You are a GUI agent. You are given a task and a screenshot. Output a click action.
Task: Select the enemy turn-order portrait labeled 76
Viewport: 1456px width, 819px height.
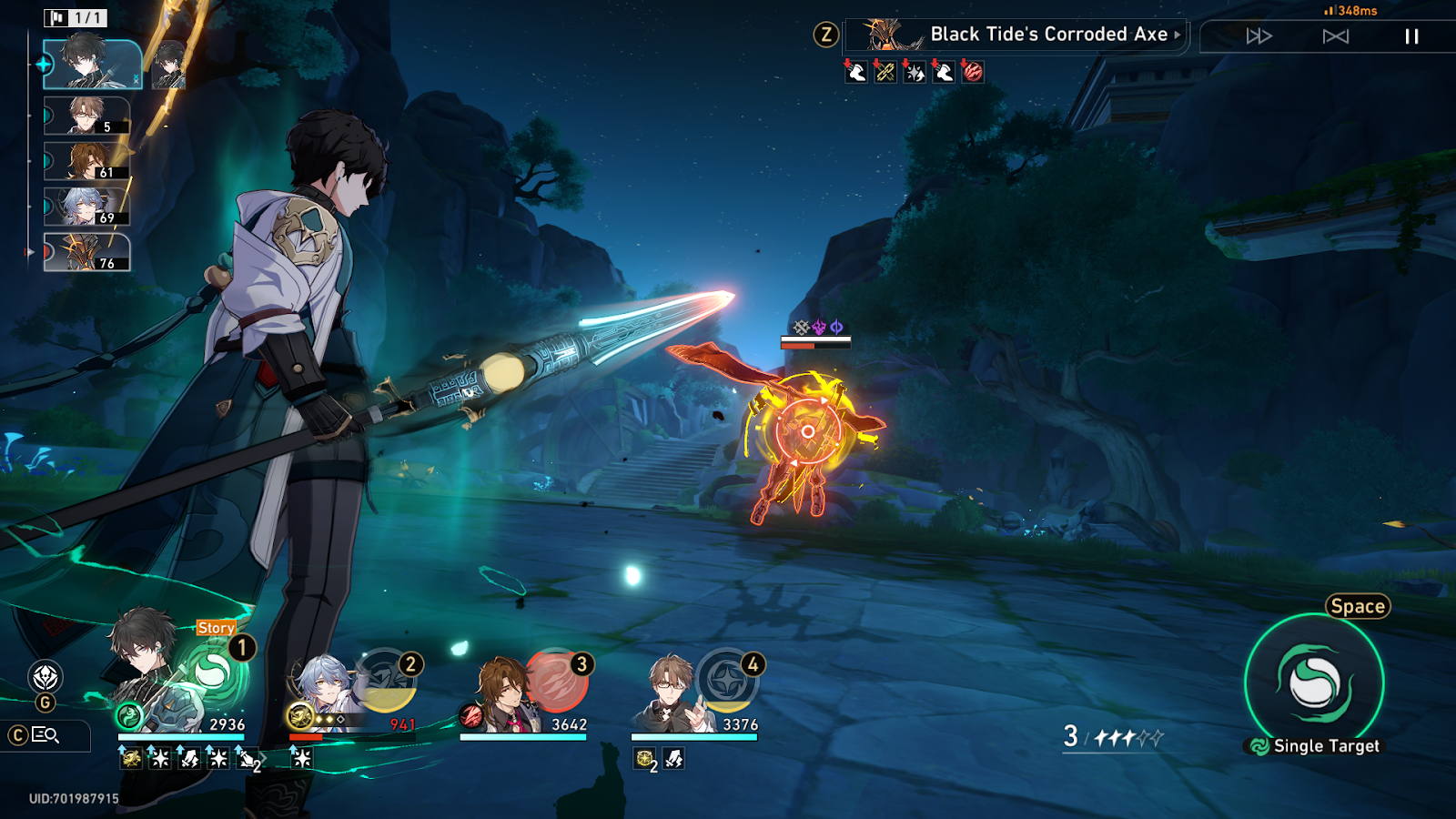coord(87,252)
